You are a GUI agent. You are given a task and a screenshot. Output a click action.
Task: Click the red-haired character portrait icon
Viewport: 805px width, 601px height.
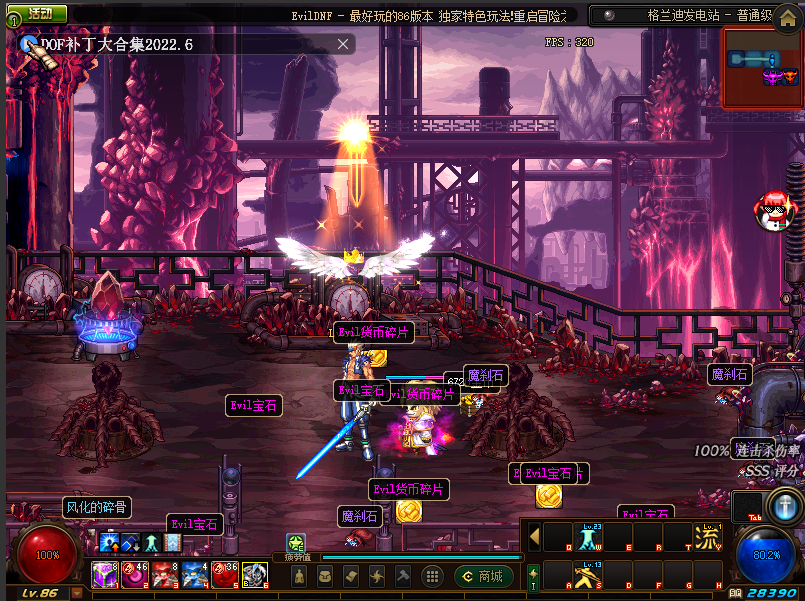point(776,211)
